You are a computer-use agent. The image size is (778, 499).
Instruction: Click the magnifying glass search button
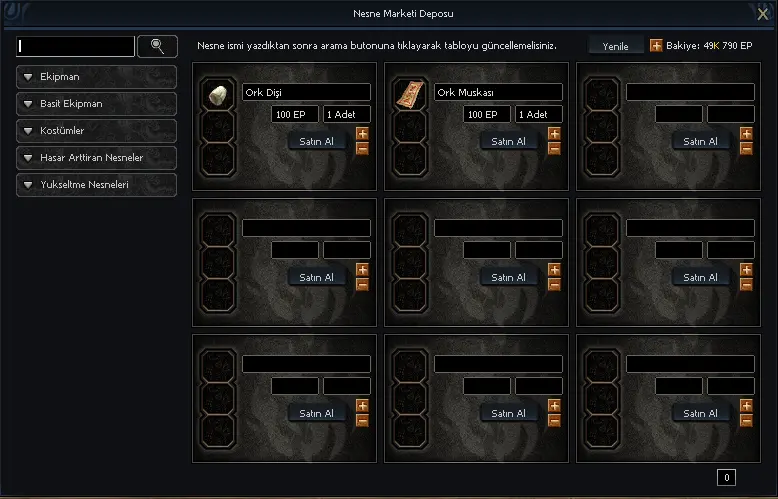tap(157, 46)
